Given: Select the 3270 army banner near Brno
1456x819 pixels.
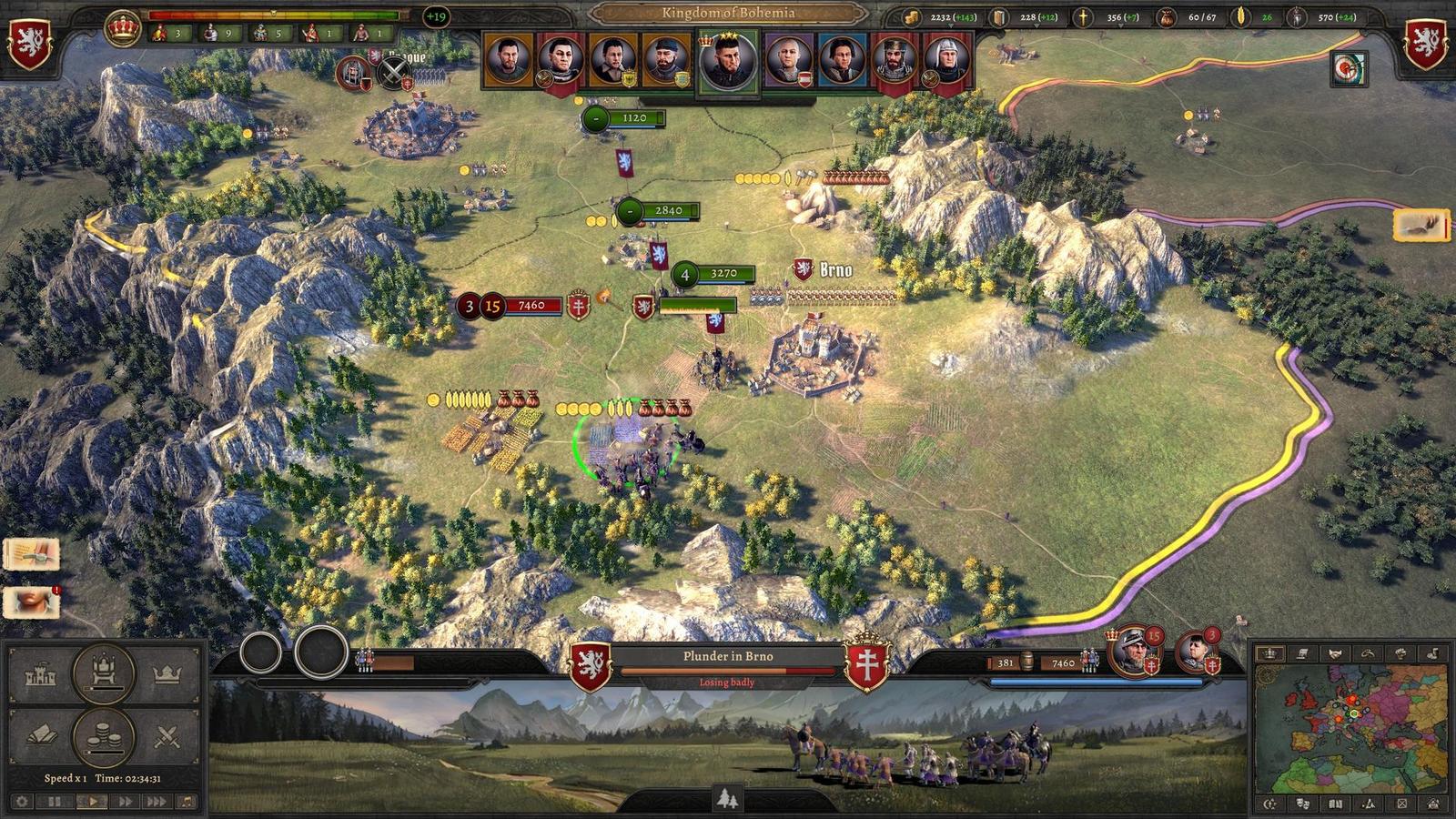Looking at the screenshot, I should (714, 273).
